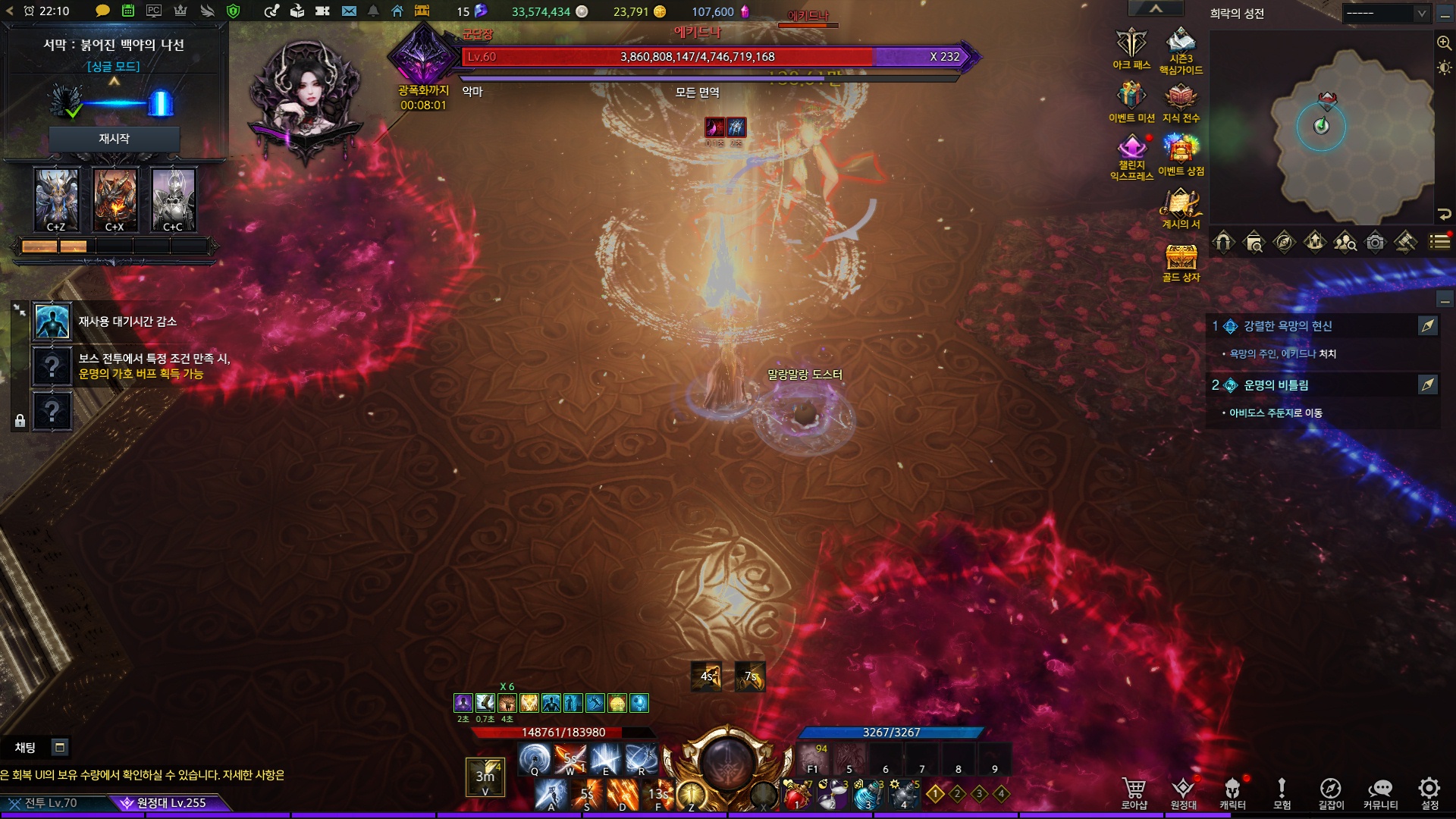Open the channel dropdown above the minimap
Screen dimensions: 1456x819
pyautogui.click(x=1385, y=14)
